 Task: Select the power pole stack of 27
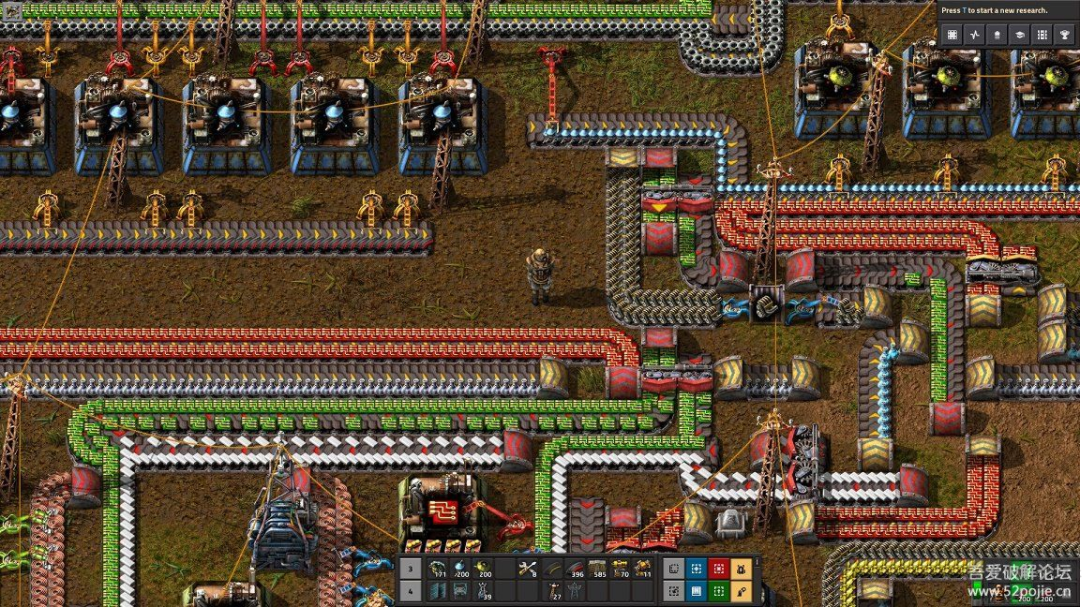click(553, 591)
